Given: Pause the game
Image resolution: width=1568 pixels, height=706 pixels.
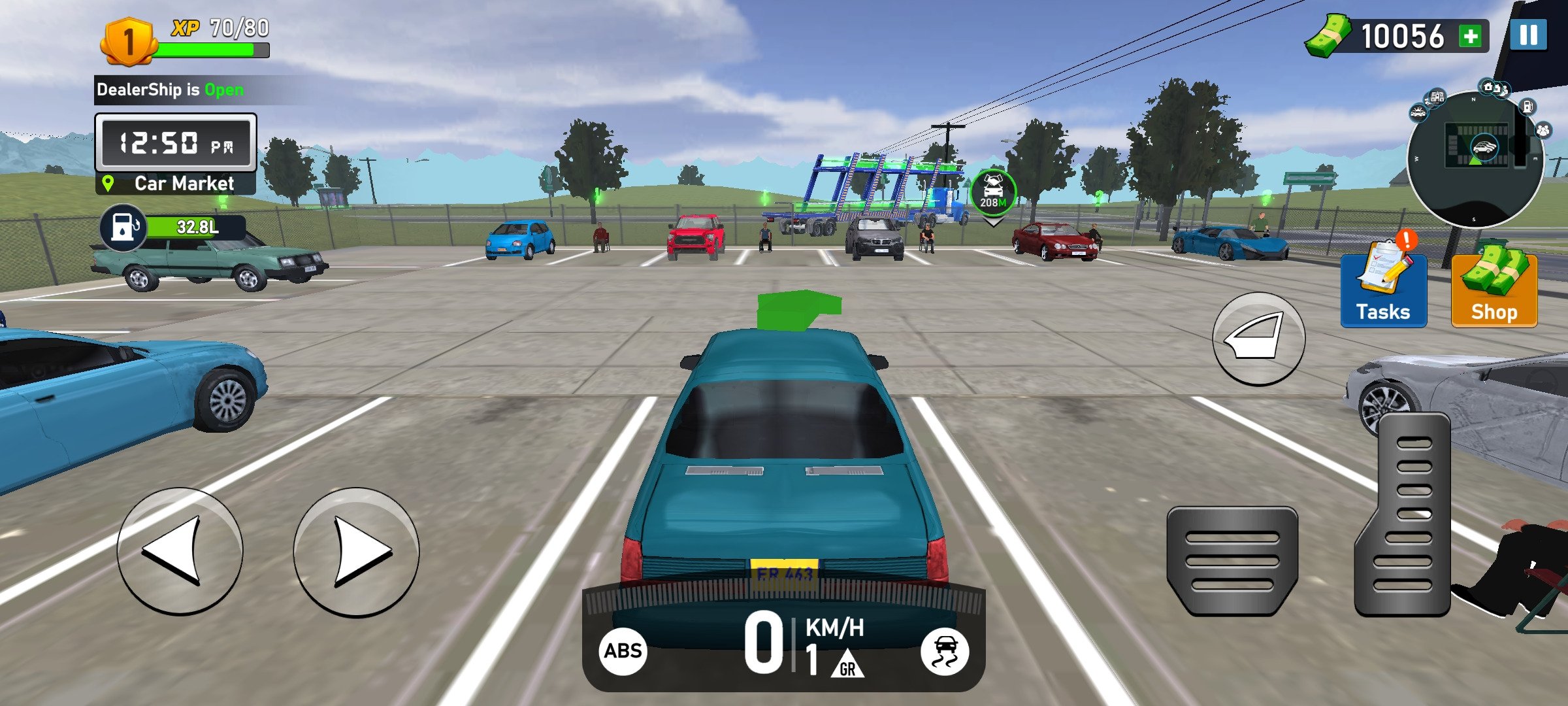Looking at the screenshot, I should [1528, 35].
